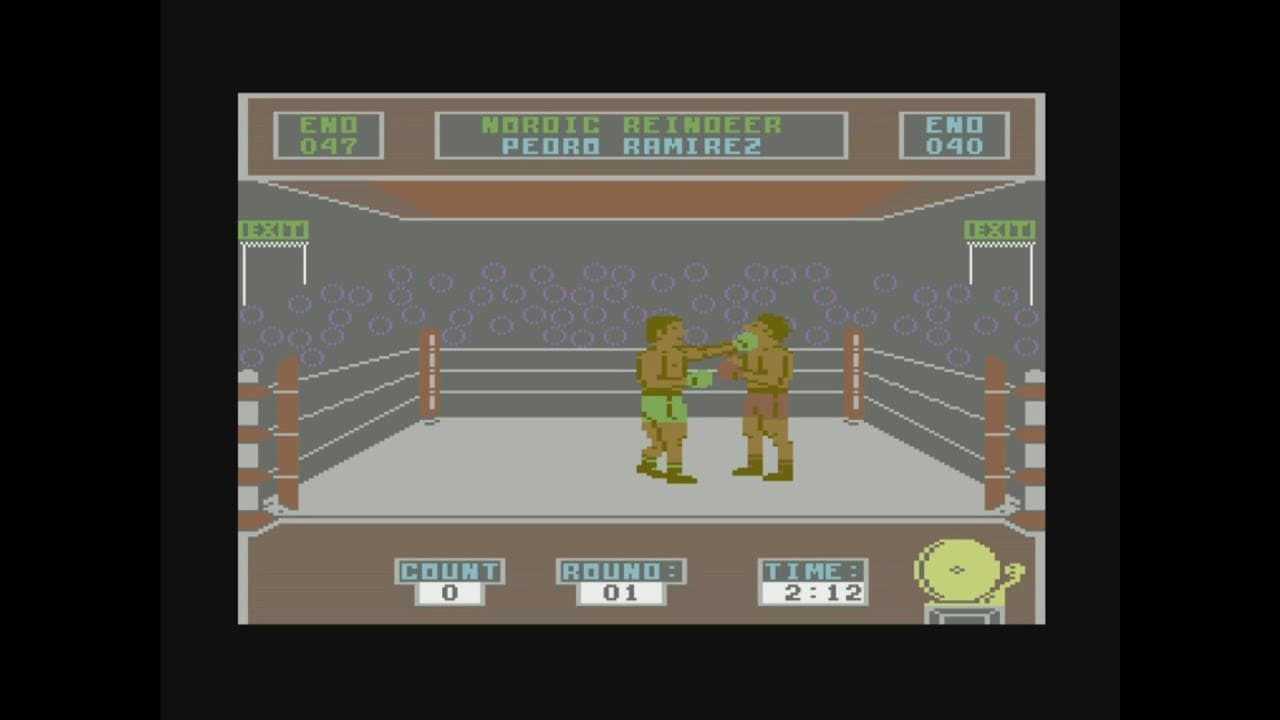Image resolution: width=1280 pixels, height=720 pixels.
Task: Click the bell in the bottom right corner
Action: tap(960, 570)
